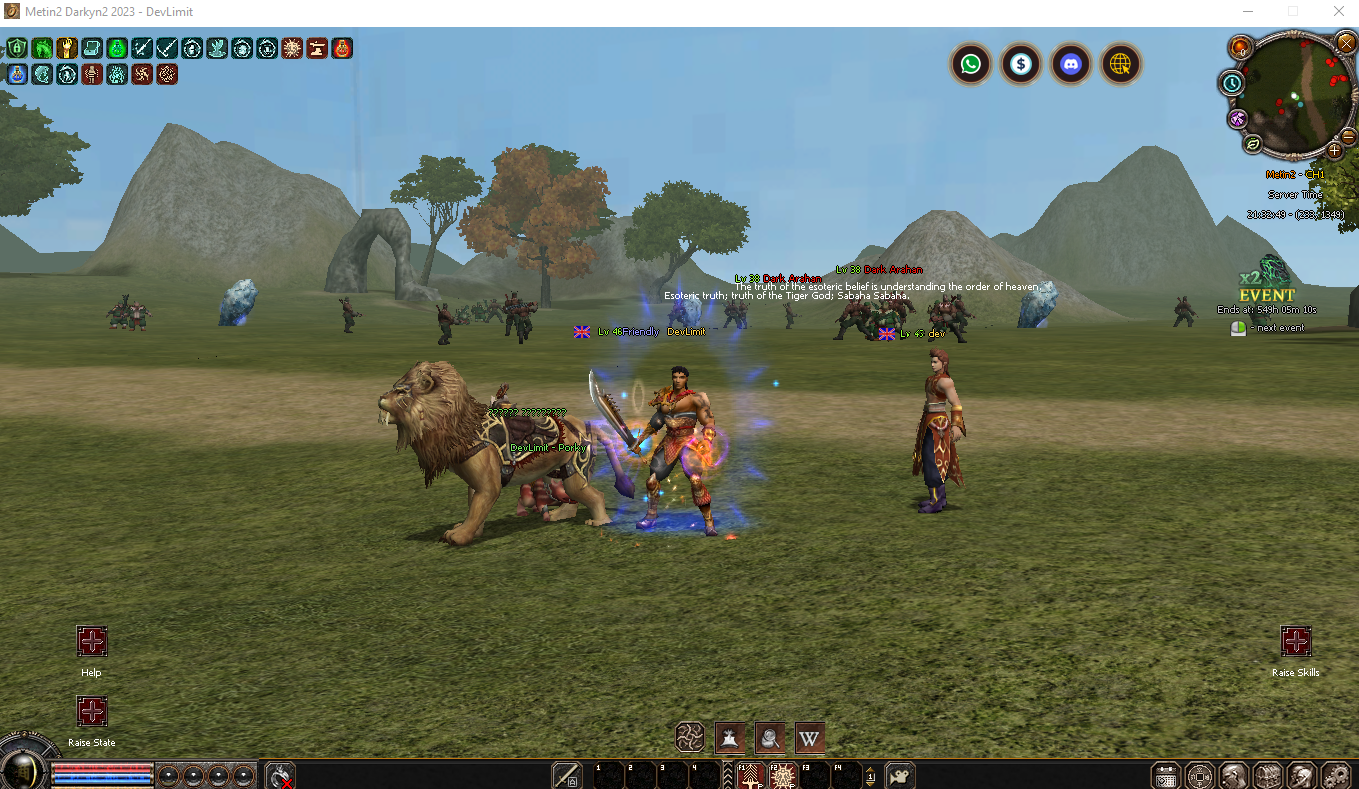This screenshot has height=789, width=1359.
Task: Click the Help plus button
Action: pos(91,641)
